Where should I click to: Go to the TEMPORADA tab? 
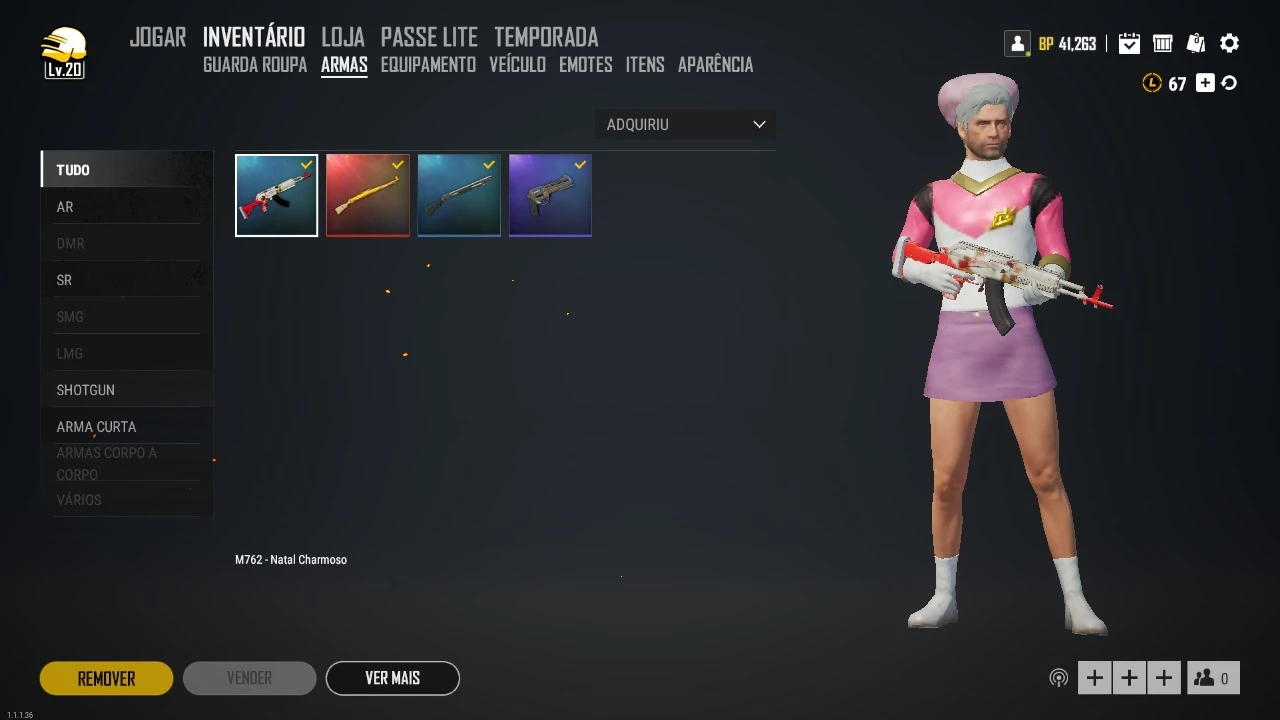(x=546, y=38)
